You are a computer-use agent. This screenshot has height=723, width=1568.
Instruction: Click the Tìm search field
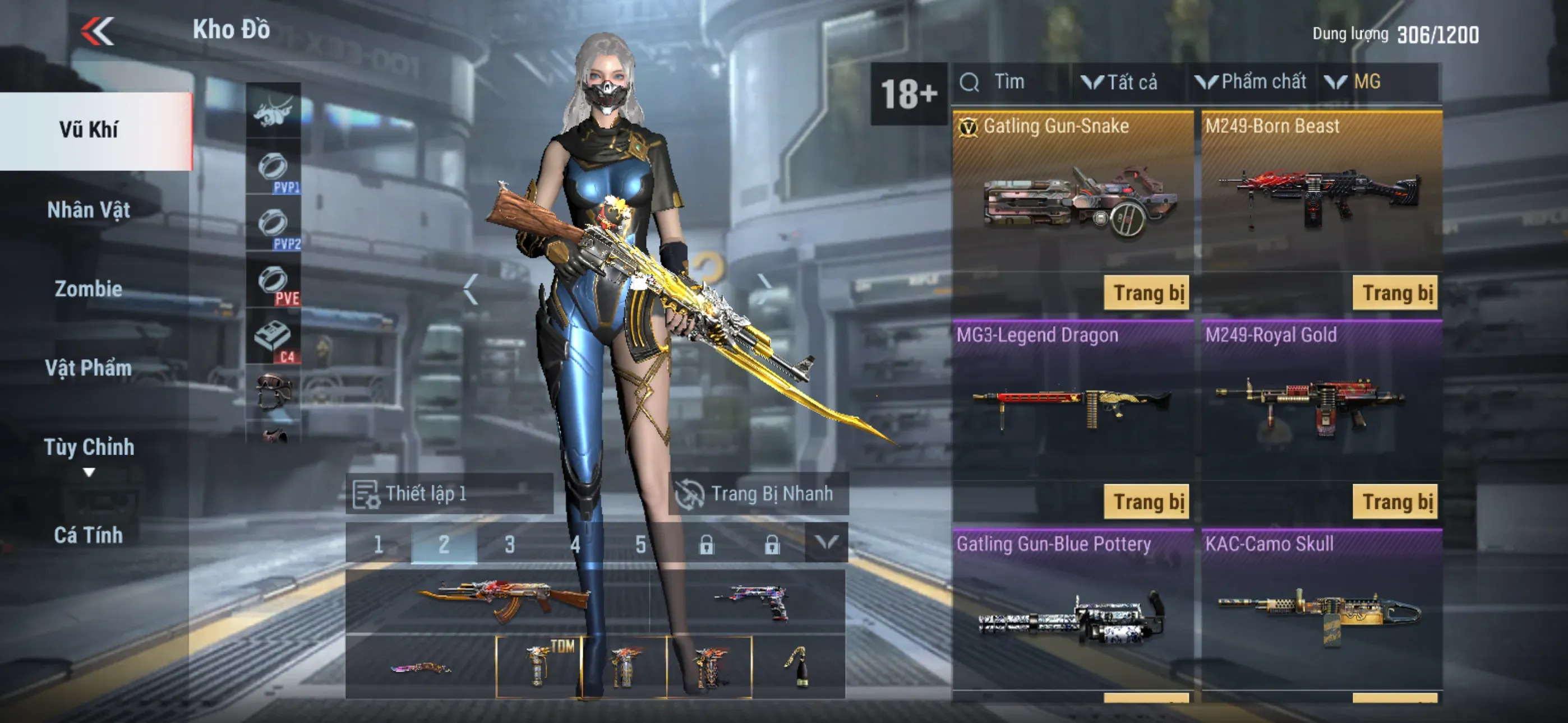click(1011, 82)
